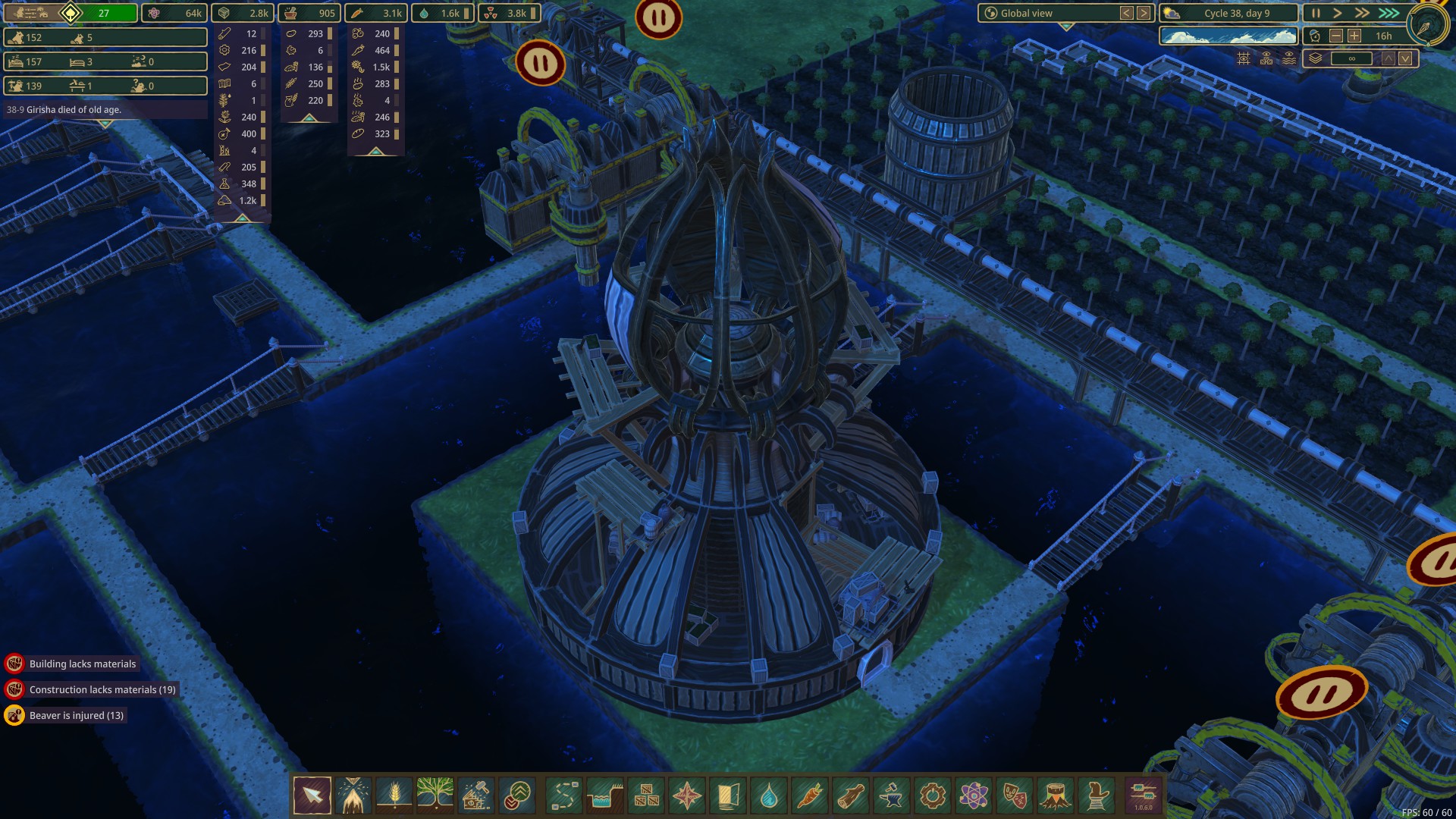
Task: Switch to previous district view arrow
Action: pyautogui.click(x=1127, y=13)
